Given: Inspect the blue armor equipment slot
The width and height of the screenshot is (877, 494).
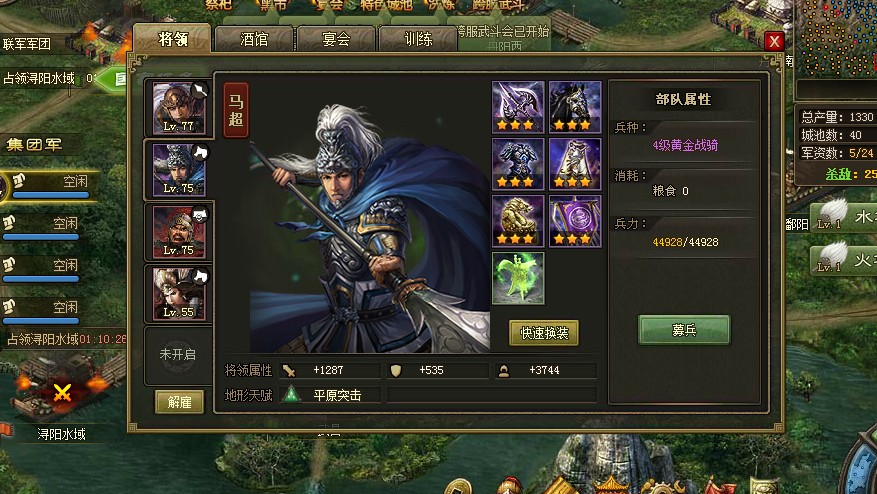Looking at the screenshot, I should coord(518,164).
